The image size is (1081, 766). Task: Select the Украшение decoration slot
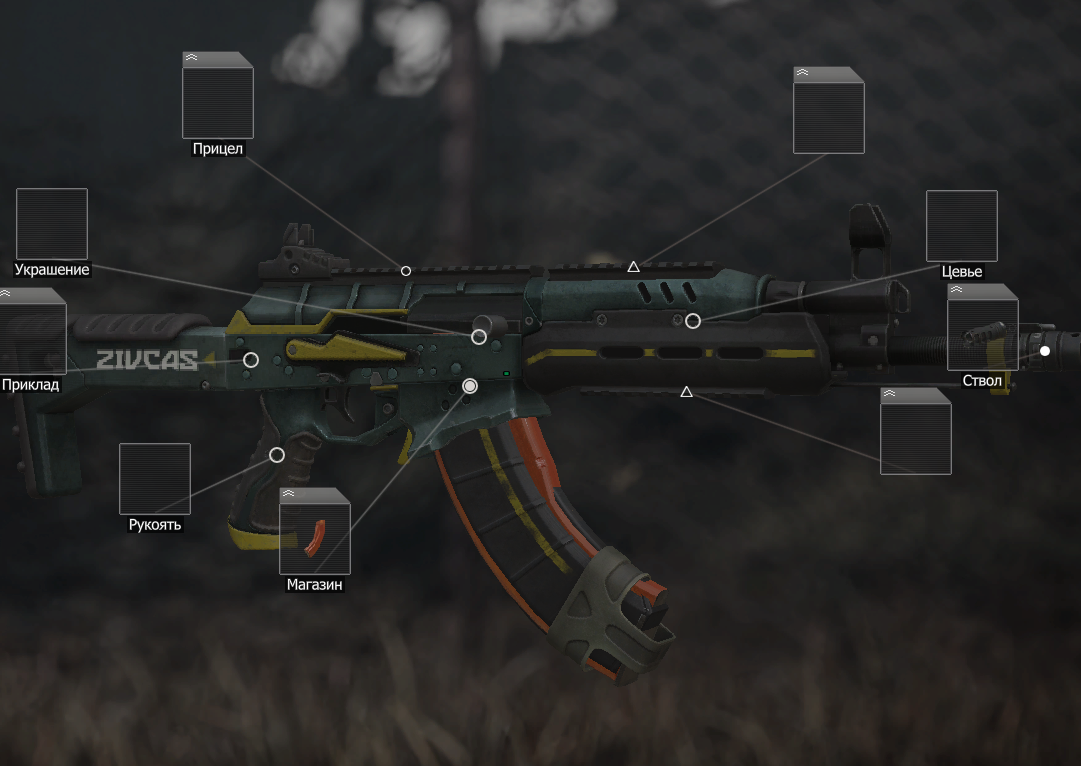tap(52, 224)
